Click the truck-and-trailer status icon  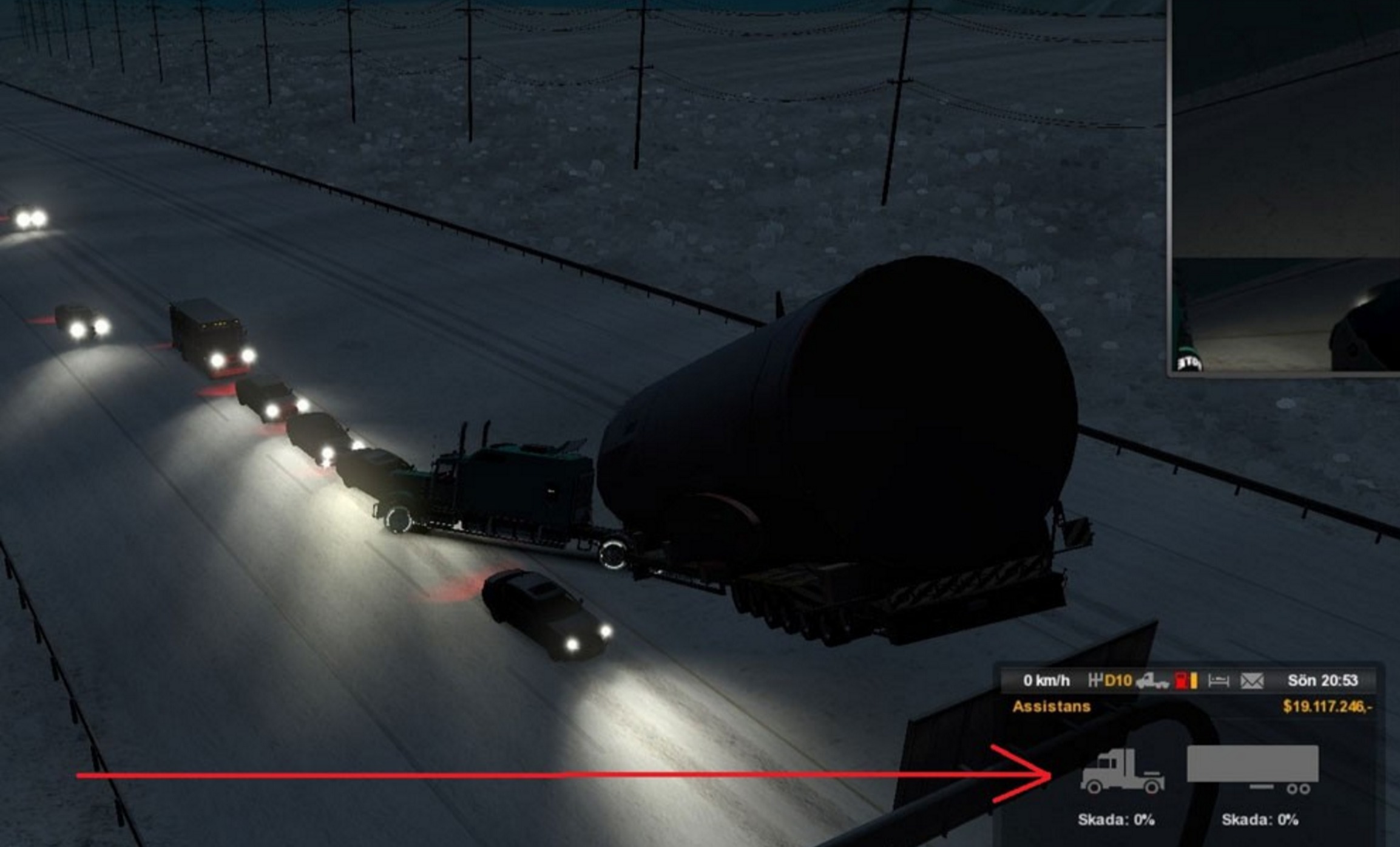1152,681
